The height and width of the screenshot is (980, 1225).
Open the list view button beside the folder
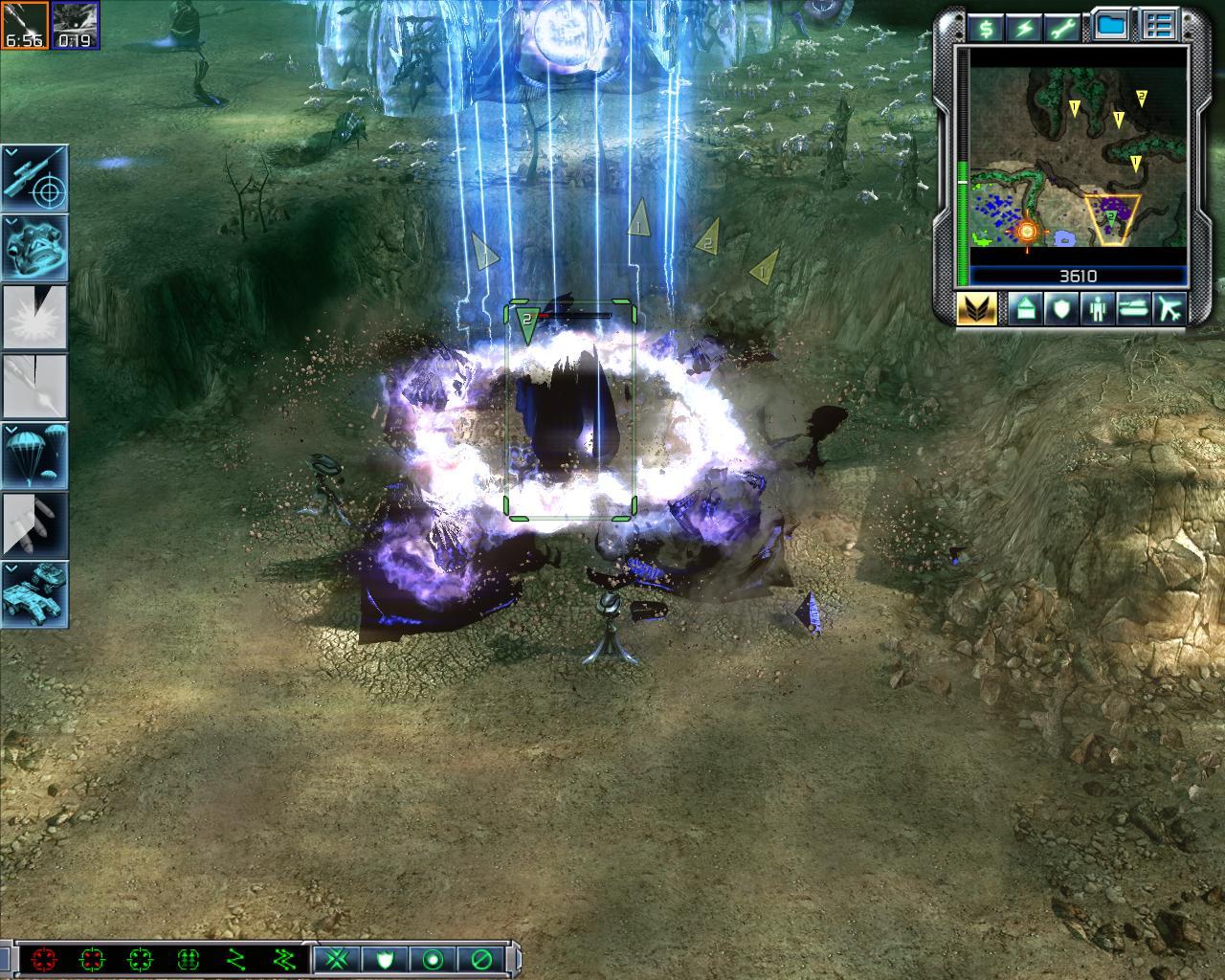[1160, 27]
